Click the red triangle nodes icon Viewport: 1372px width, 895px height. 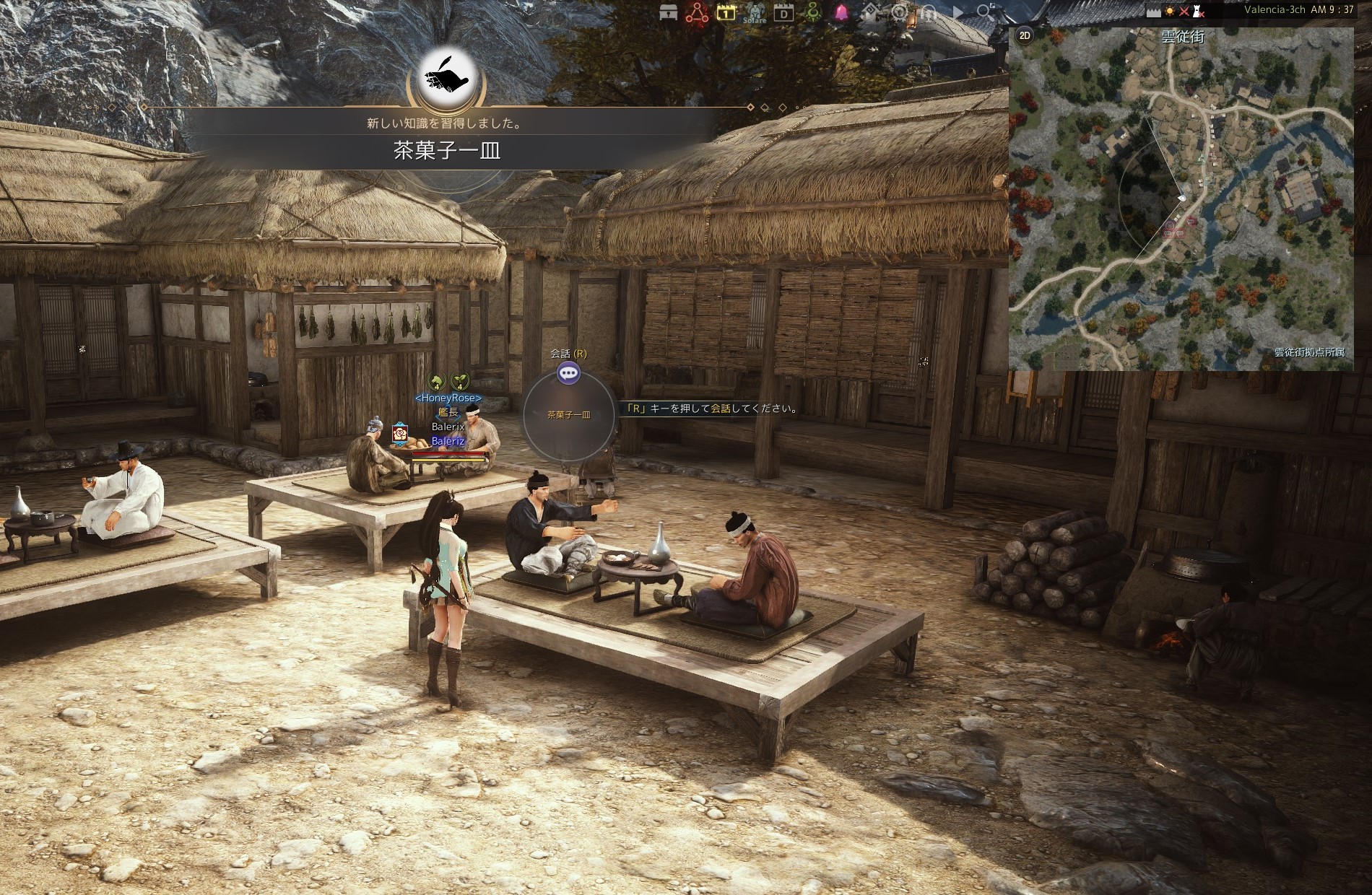point(697,12)
